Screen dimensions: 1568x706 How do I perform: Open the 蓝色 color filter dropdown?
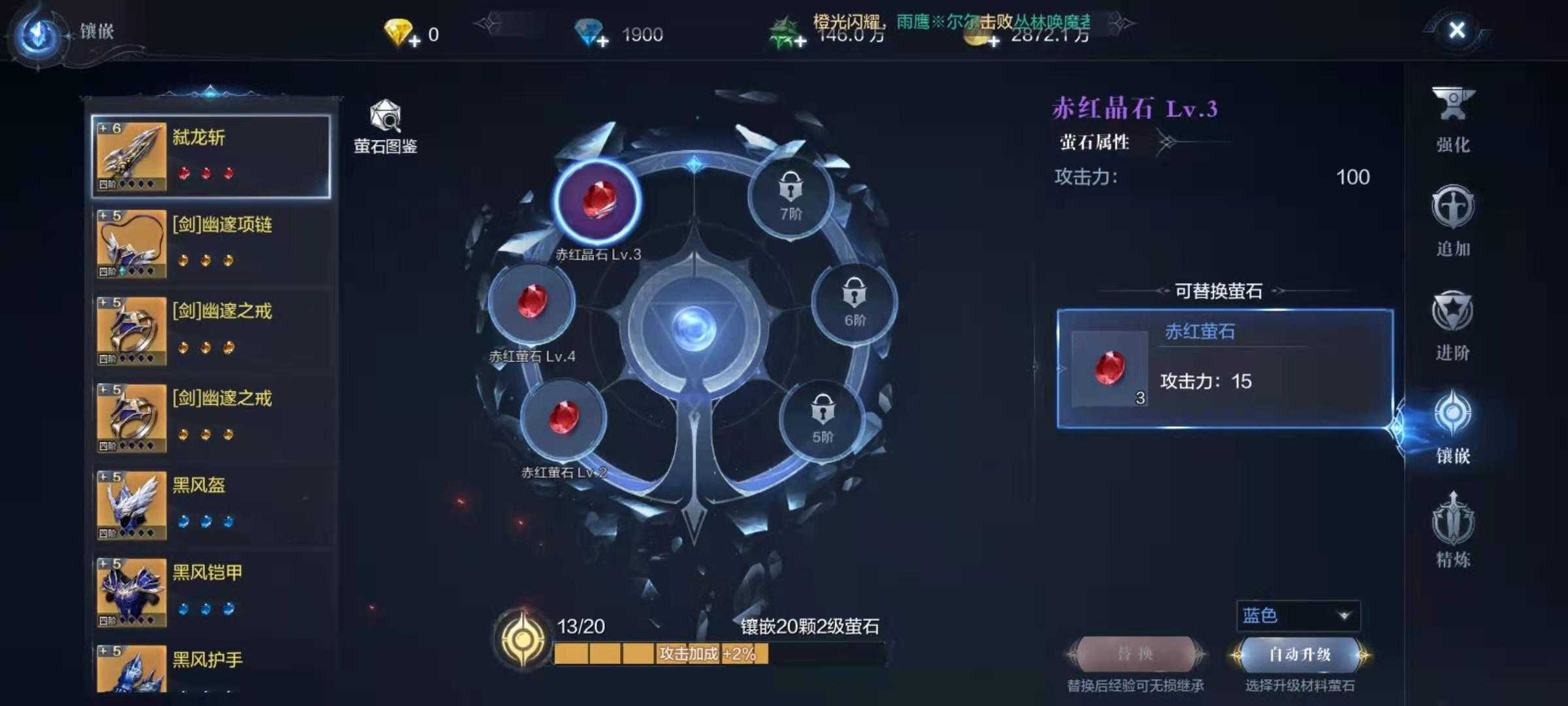click(x=1297, y=616)
